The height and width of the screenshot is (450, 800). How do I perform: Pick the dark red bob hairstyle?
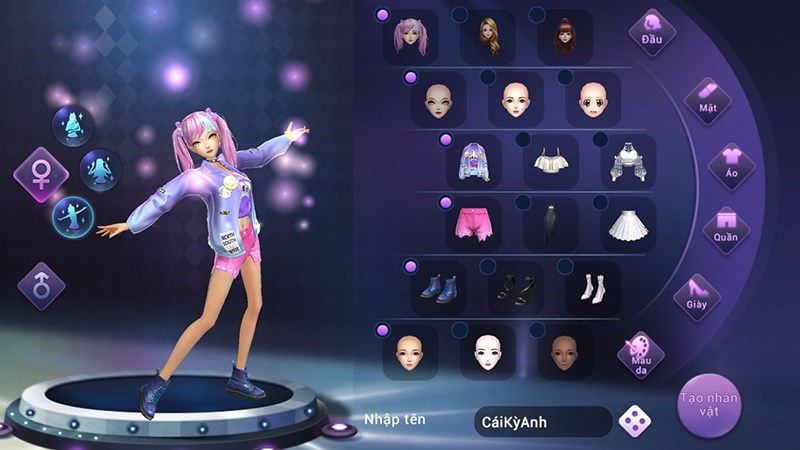pos(565,37)
